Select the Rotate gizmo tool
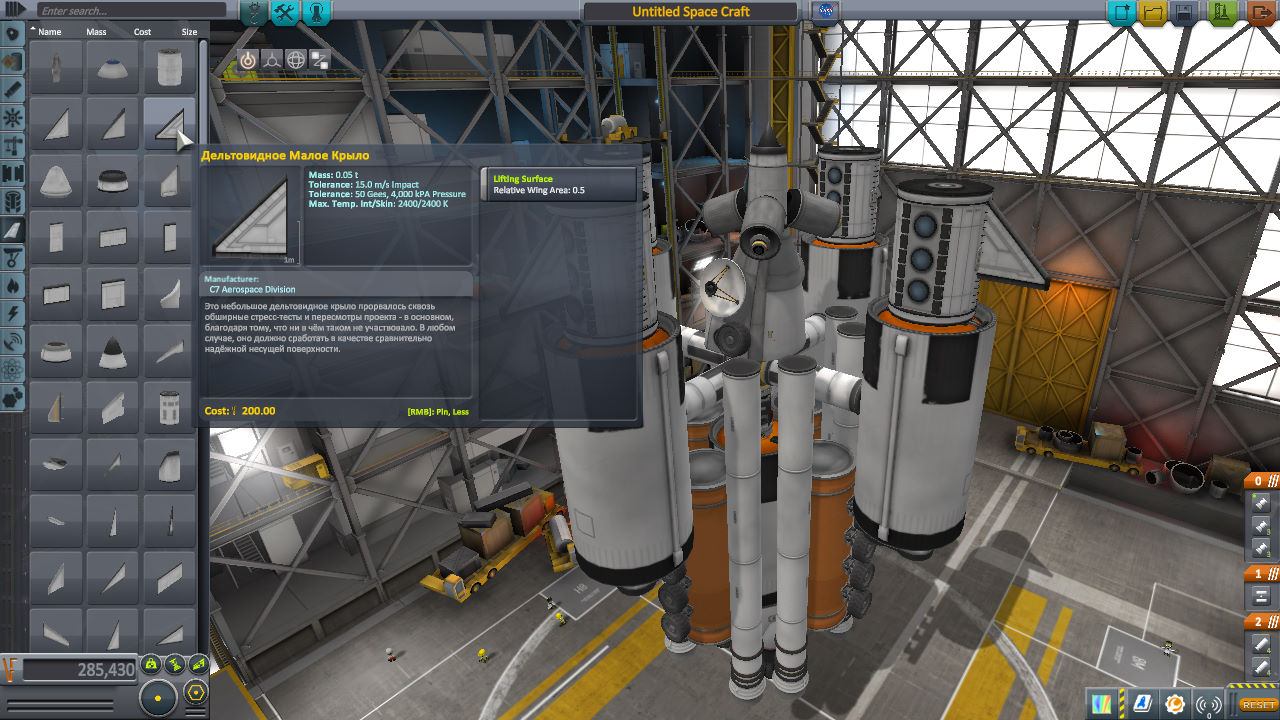The image size is (1280, 720). 296,59
